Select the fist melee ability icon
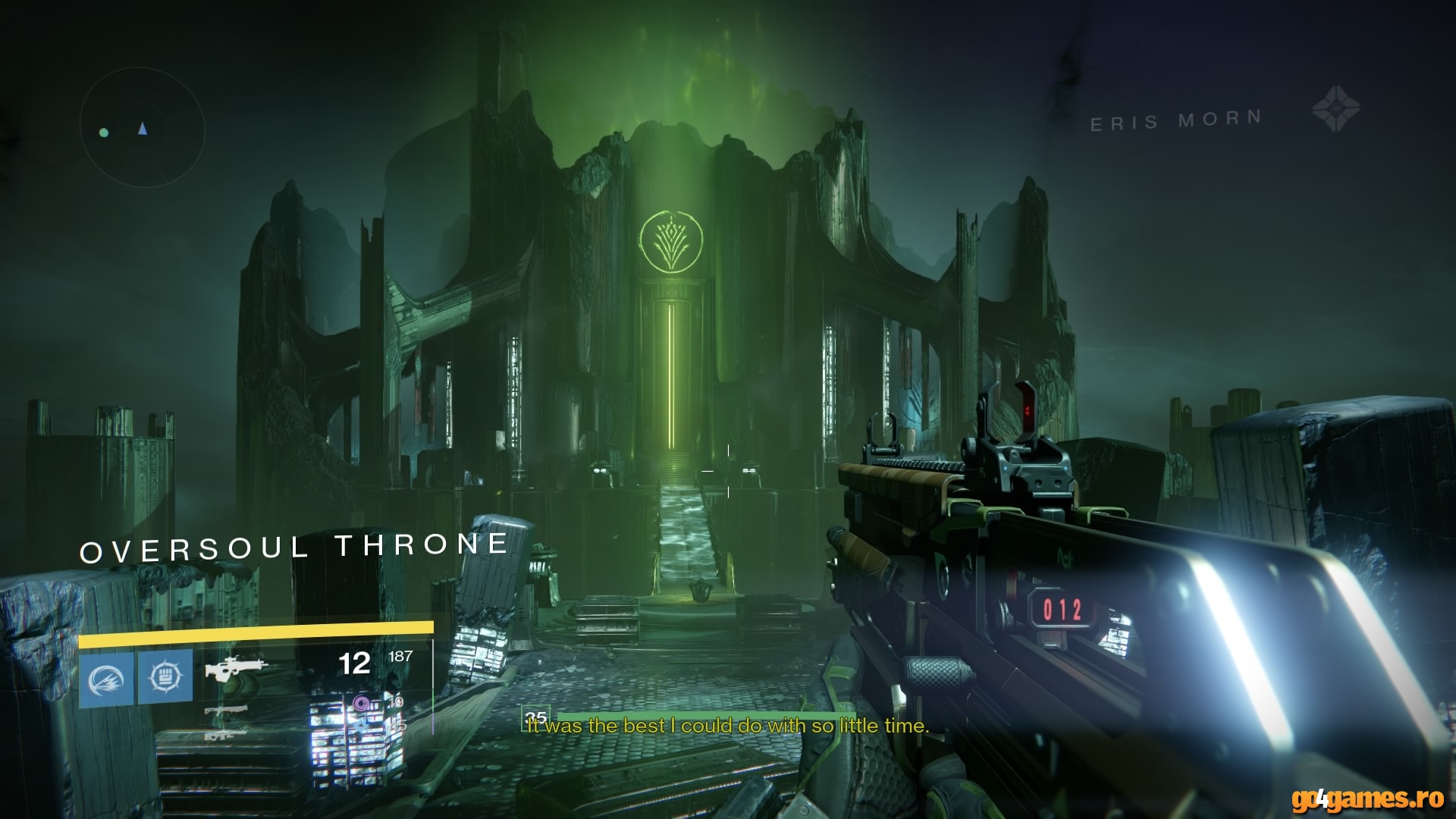The width and height of the screenshot is (1456, 819). pyautogui.click(x=165, y=677)
